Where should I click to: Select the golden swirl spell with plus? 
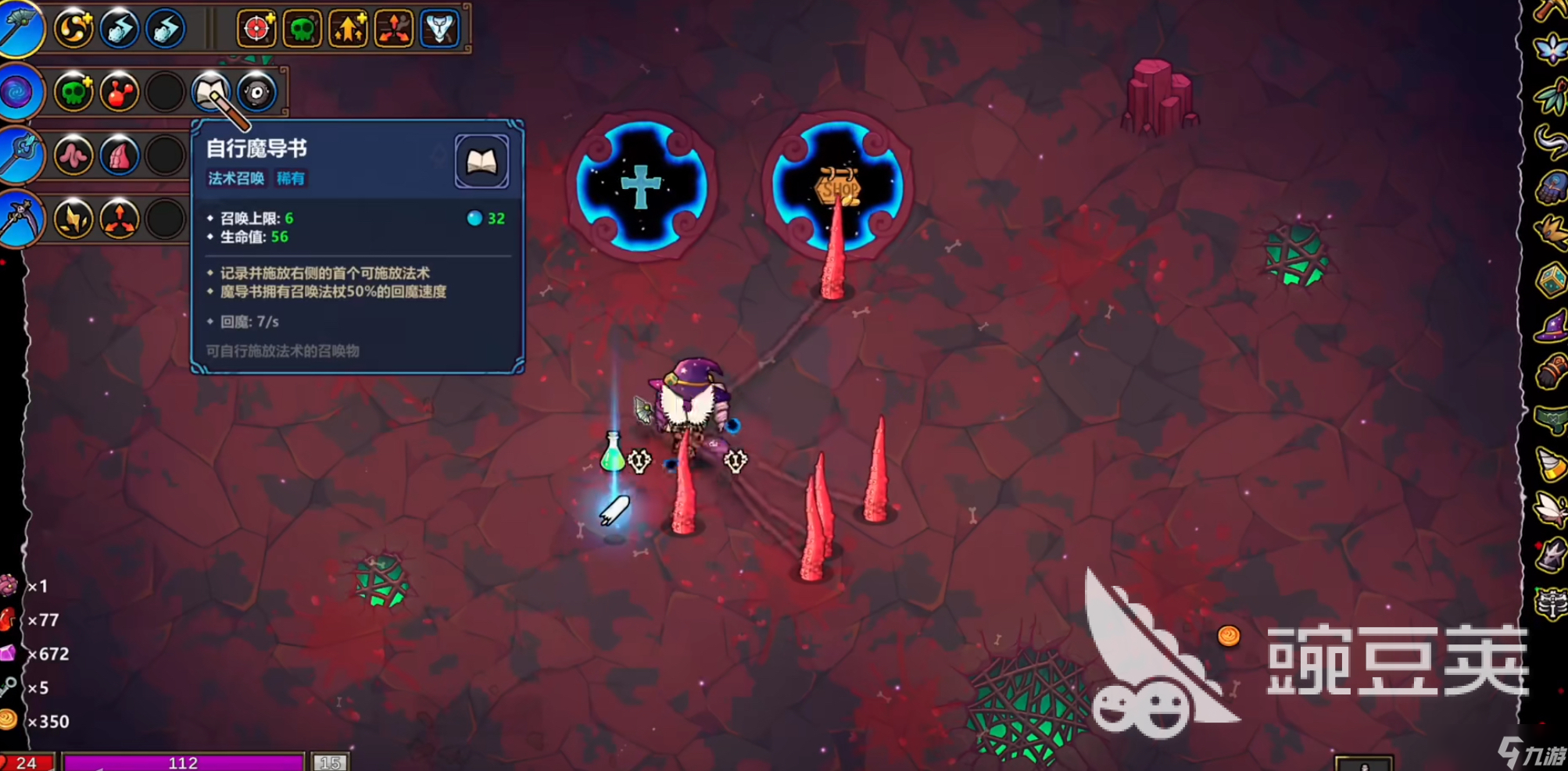[x=74, y=29]
